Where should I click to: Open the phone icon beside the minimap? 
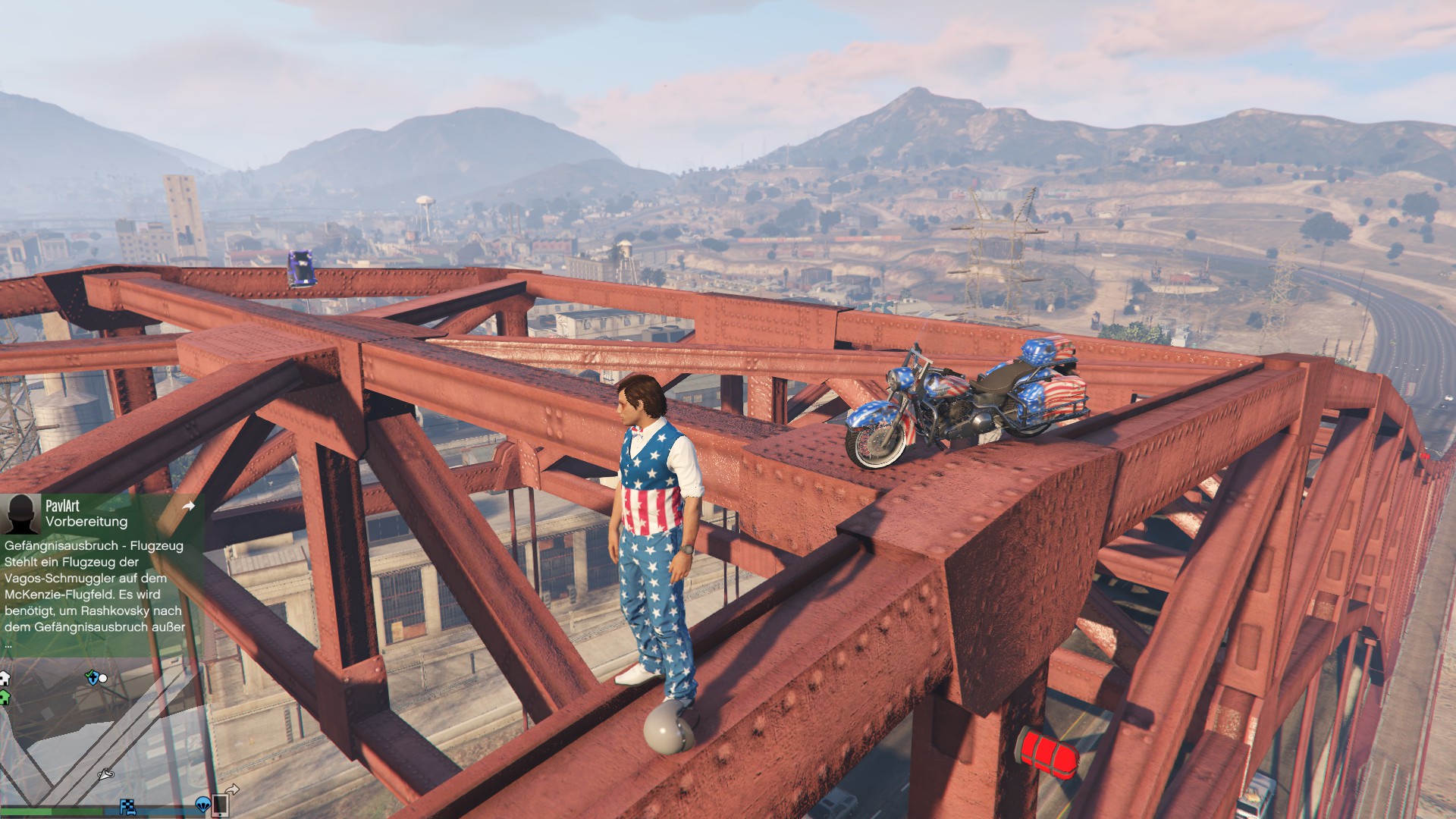[x=221, y=803]
